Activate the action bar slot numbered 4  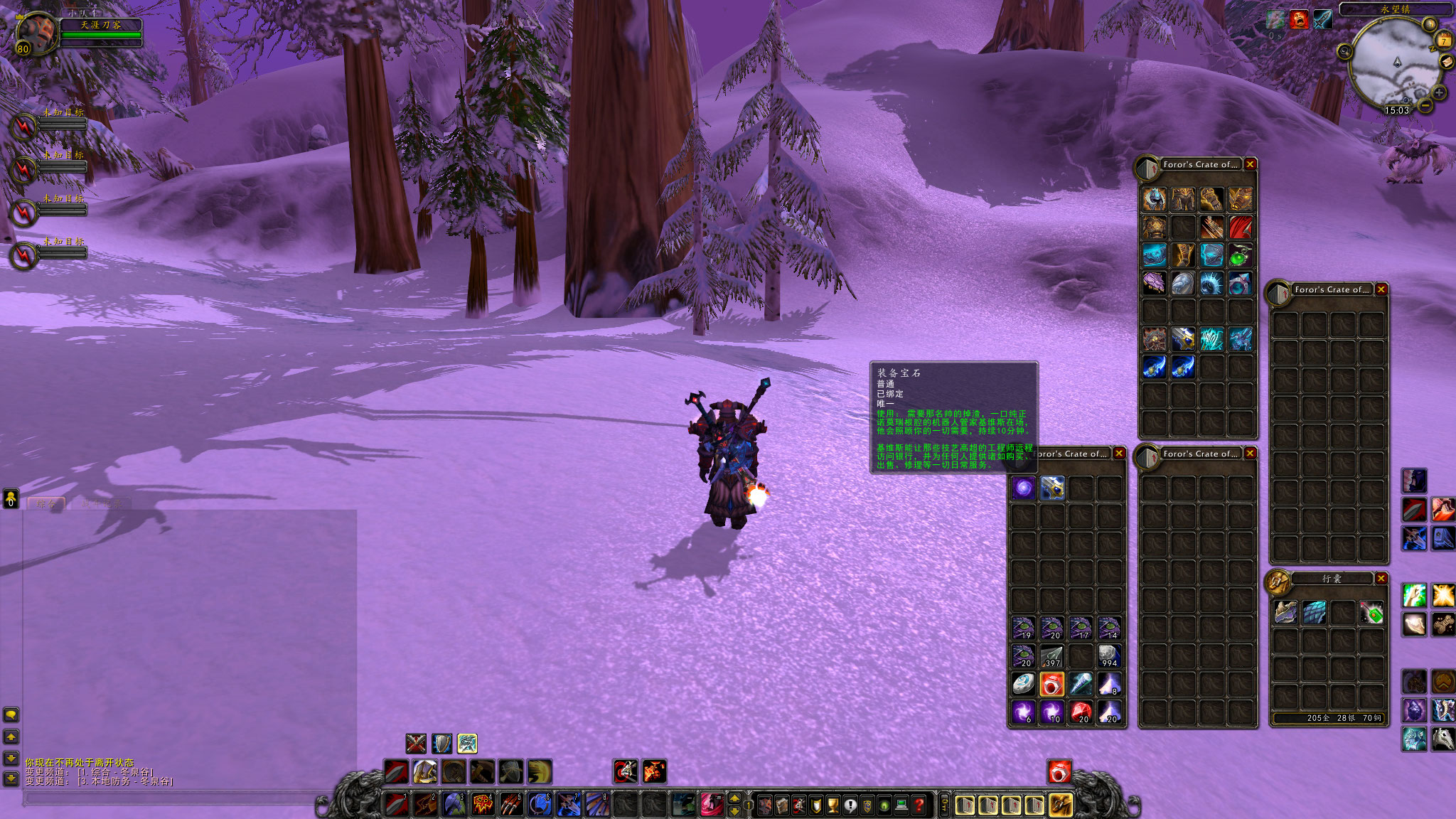483,804
